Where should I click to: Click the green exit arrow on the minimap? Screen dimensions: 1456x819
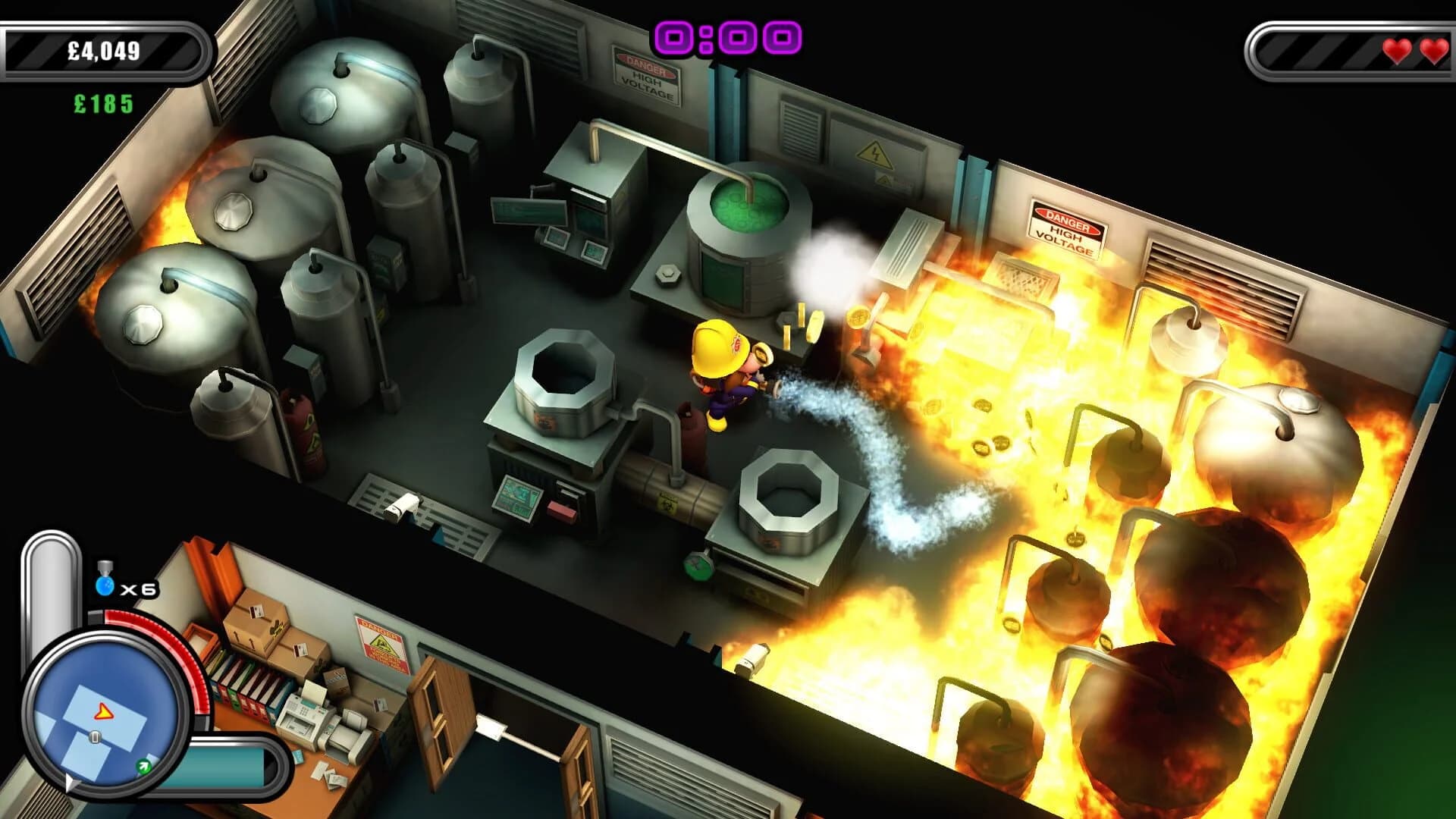(x=143, y=766)
